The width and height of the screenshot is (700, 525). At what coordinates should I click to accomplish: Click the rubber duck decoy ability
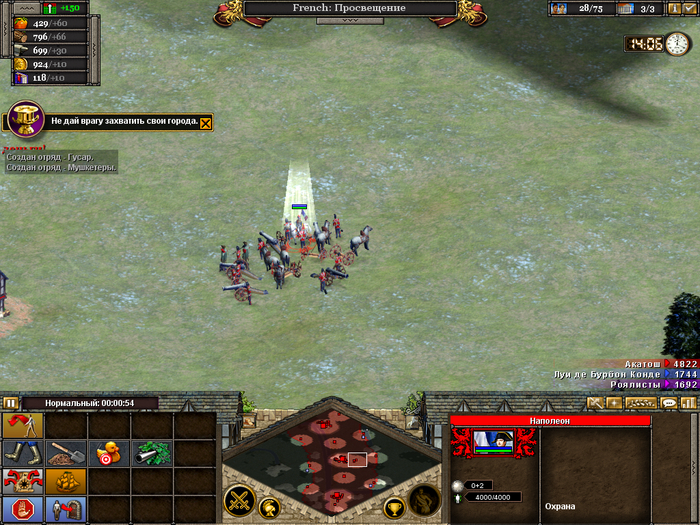(x=107, y=453)
